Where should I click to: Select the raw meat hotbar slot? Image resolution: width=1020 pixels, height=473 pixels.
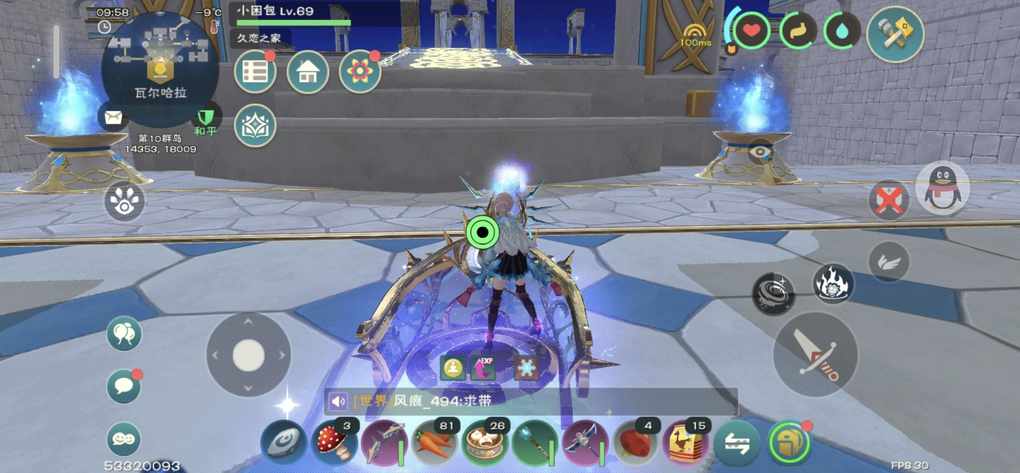pyautogui.click(x=637, y=442)
